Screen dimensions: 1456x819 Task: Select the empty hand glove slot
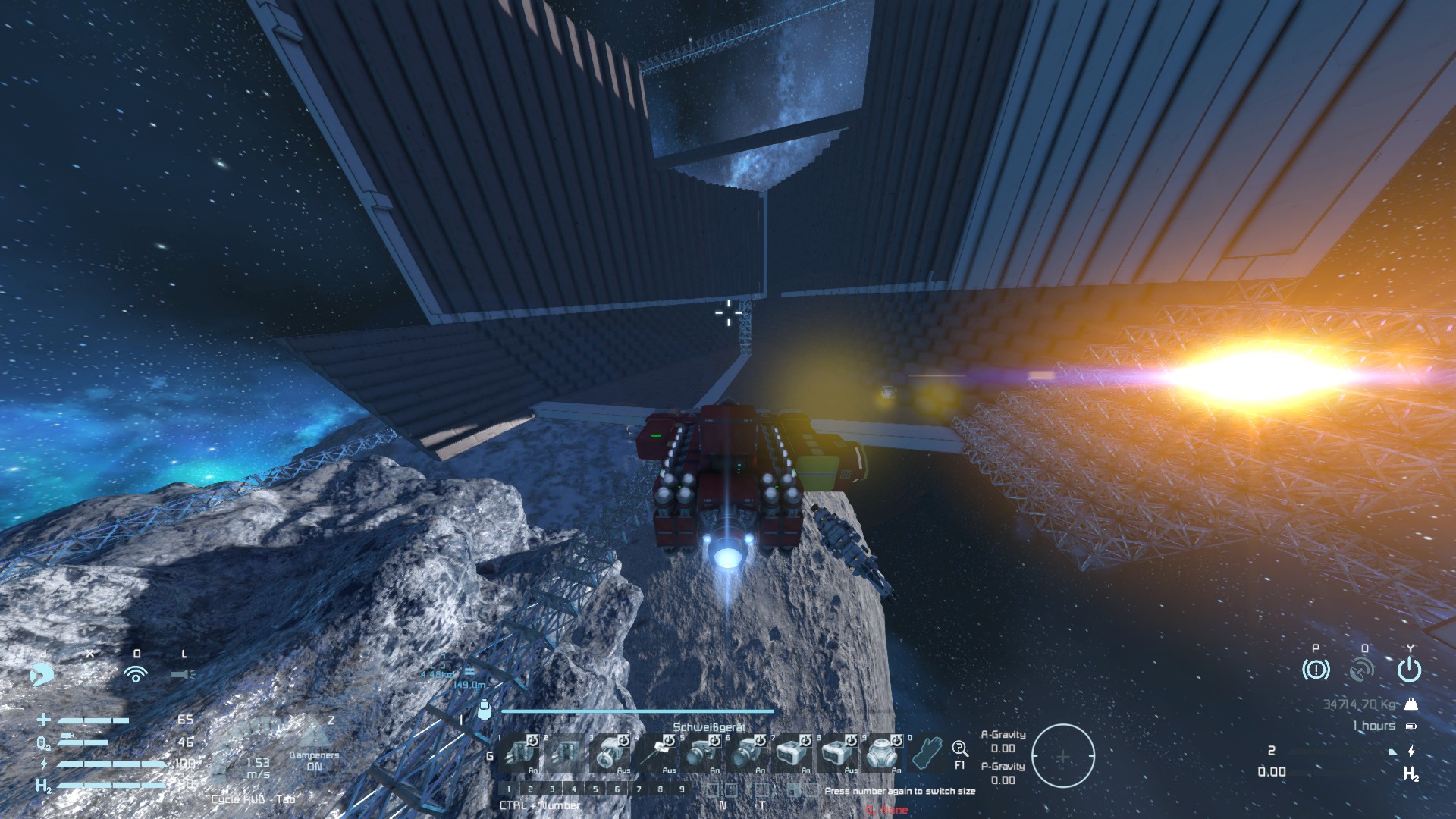pyautogui.click(x=926, y=752)
